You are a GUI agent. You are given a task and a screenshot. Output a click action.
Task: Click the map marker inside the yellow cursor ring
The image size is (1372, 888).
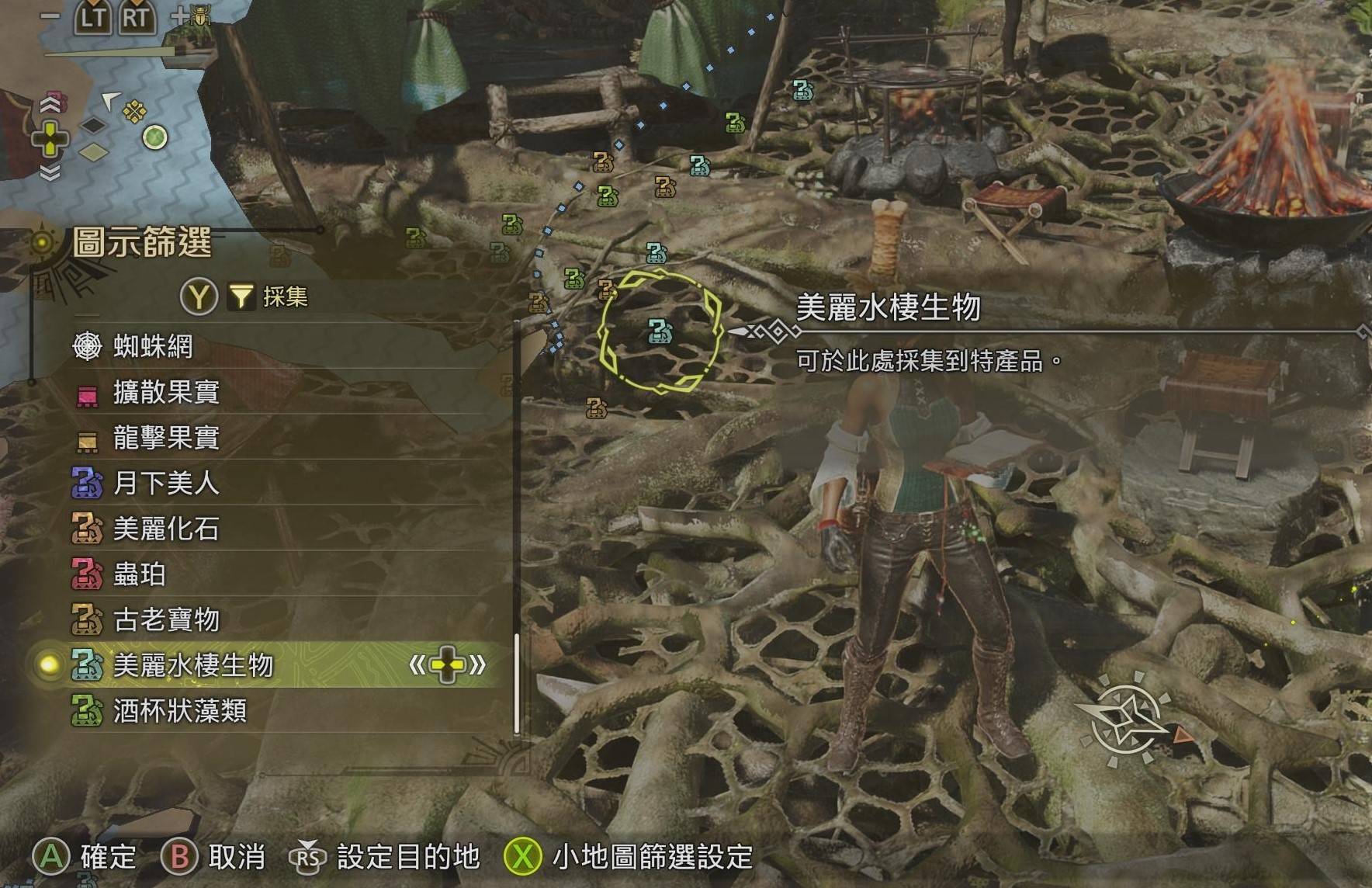coord(660,331)
